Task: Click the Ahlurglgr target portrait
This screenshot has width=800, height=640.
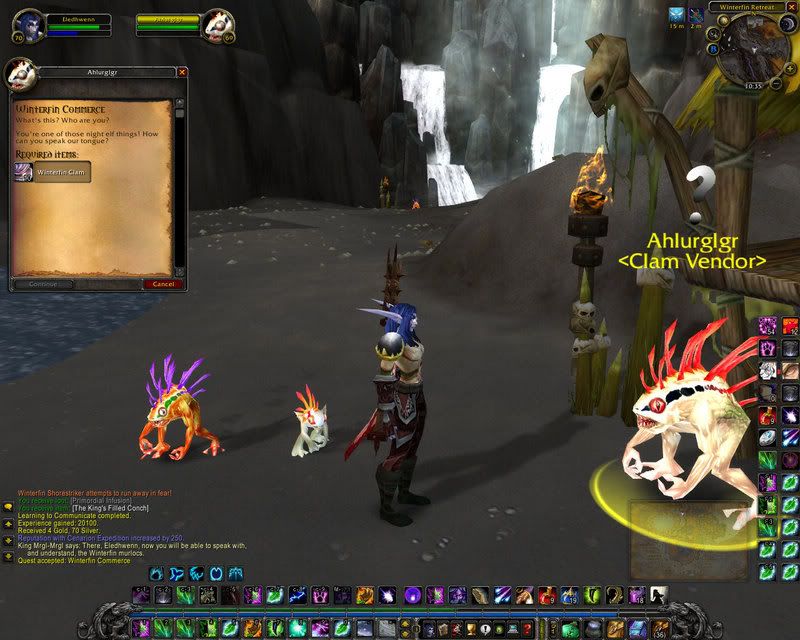Action: pyautogui.click(x=219, y=25)
